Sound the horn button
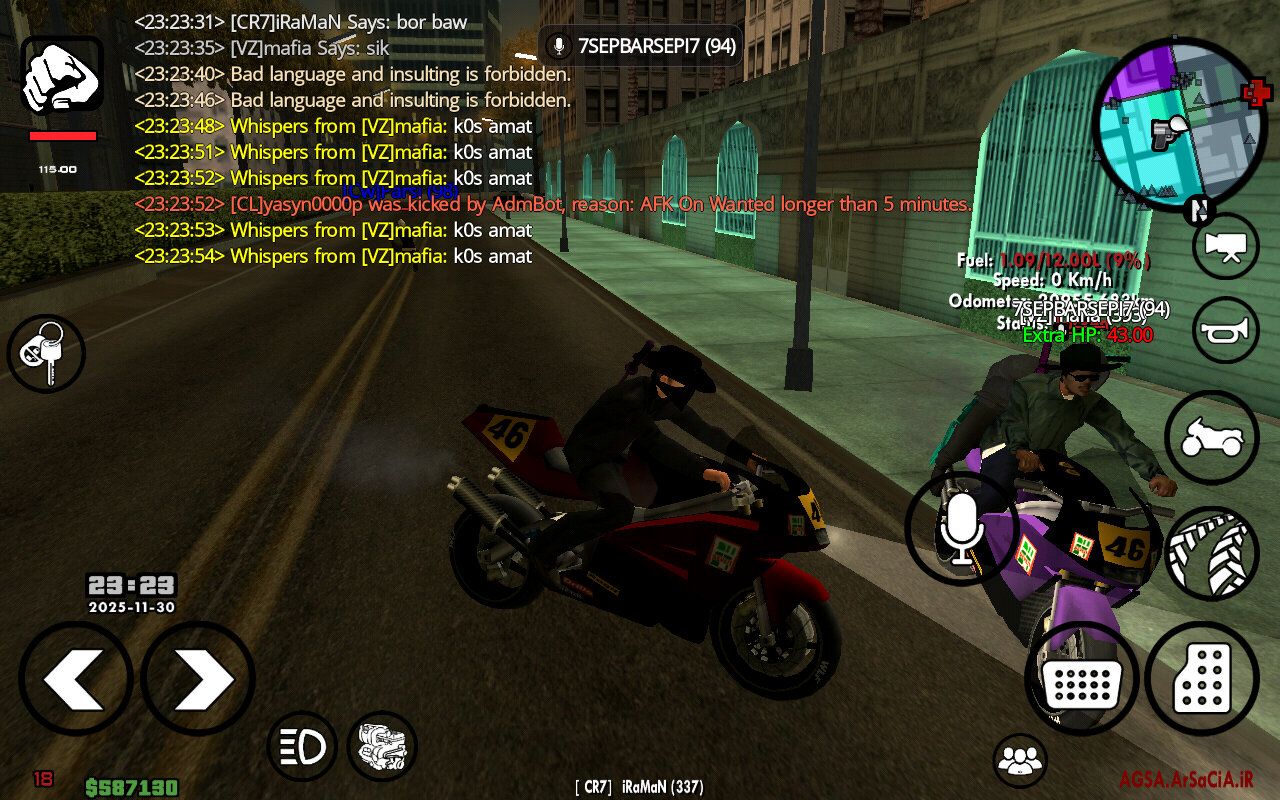 (1225, 330)
